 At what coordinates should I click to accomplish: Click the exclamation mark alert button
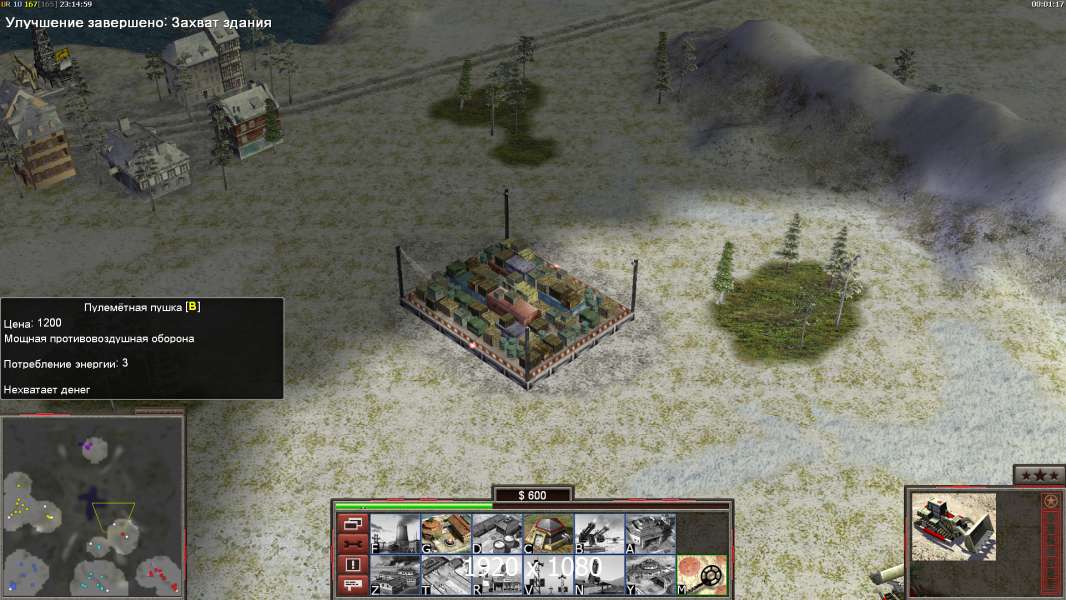[x=352, y=565]
